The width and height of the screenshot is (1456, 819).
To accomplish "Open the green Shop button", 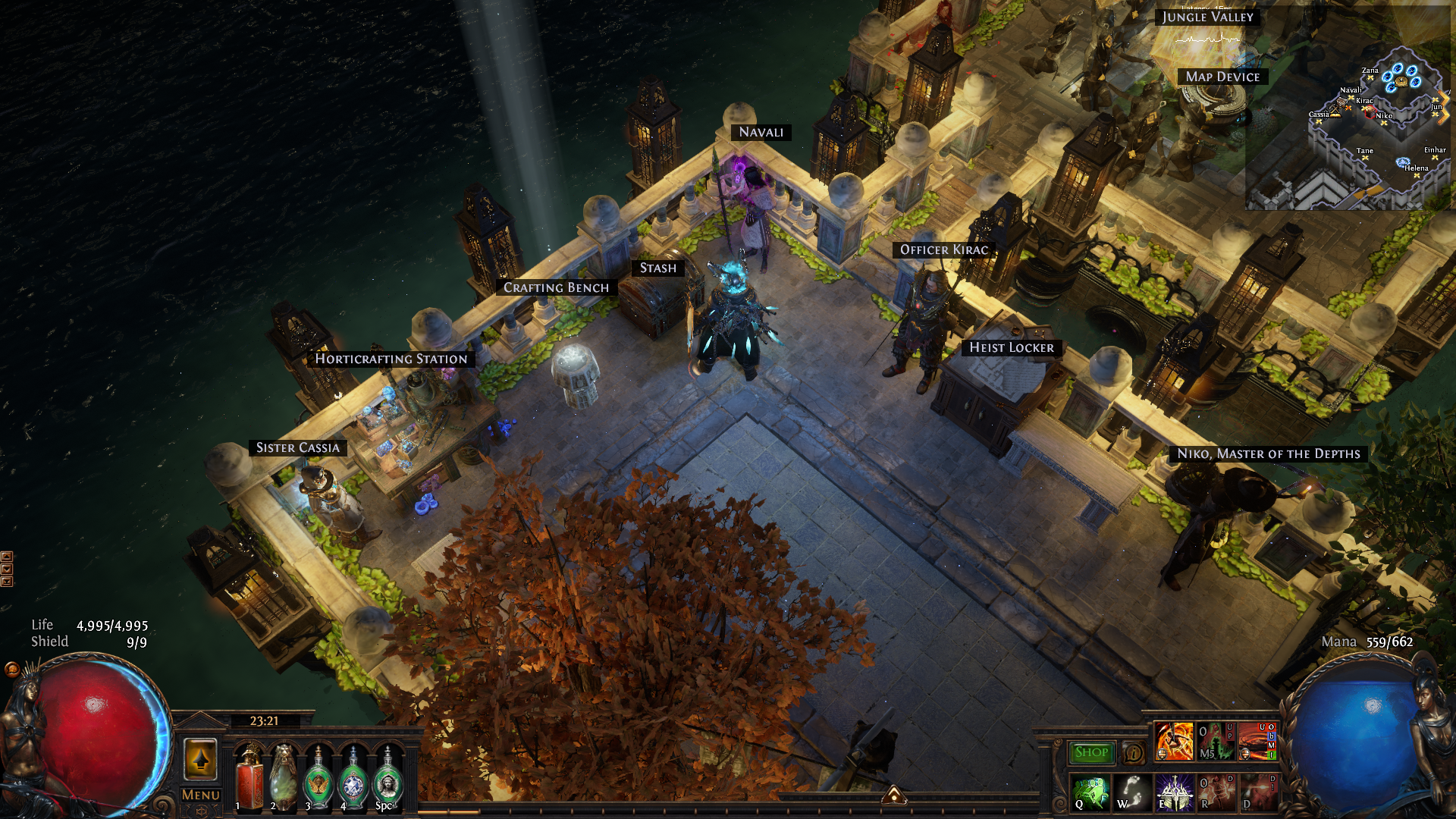I will tap(1091, 752).
